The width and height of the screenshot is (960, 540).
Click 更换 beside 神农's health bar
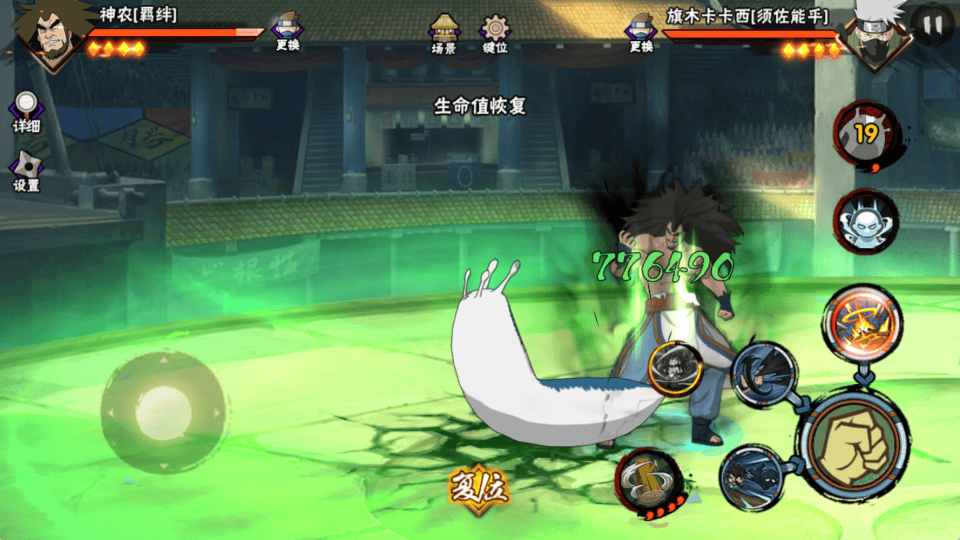289,32
